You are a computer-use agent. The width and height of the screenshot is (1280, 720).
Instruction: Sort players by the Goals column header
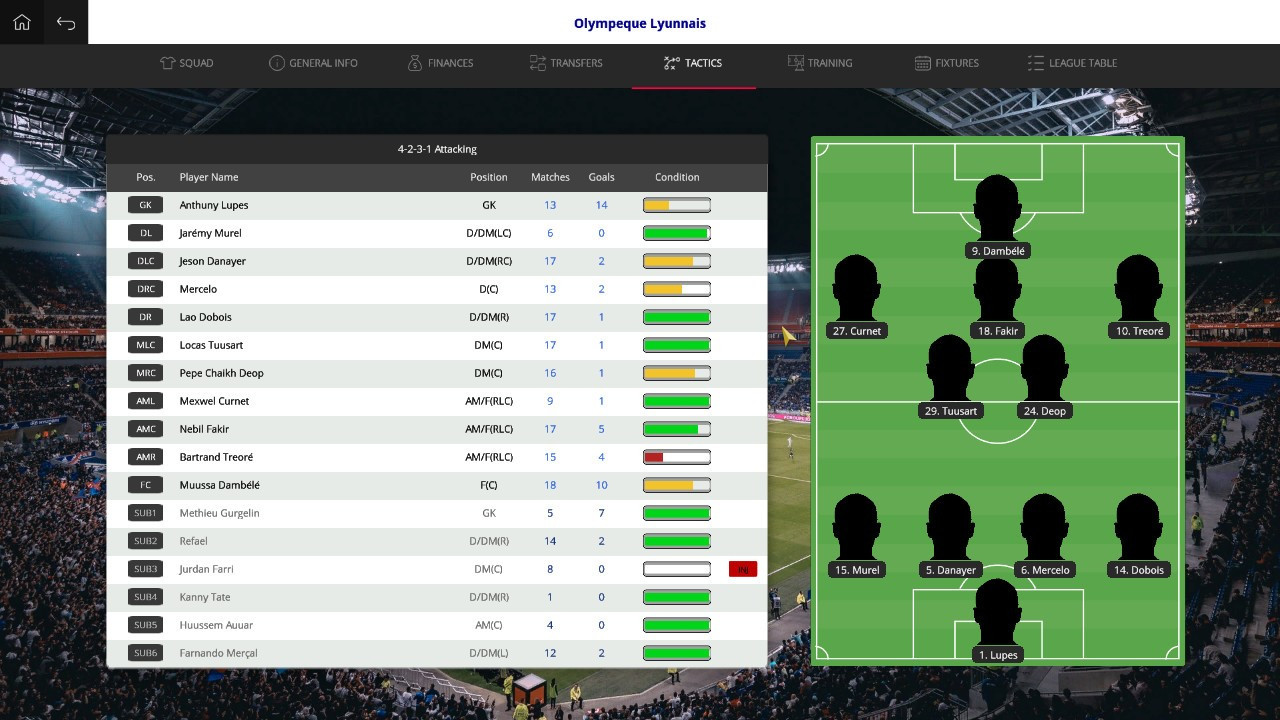tap(601, 177)
